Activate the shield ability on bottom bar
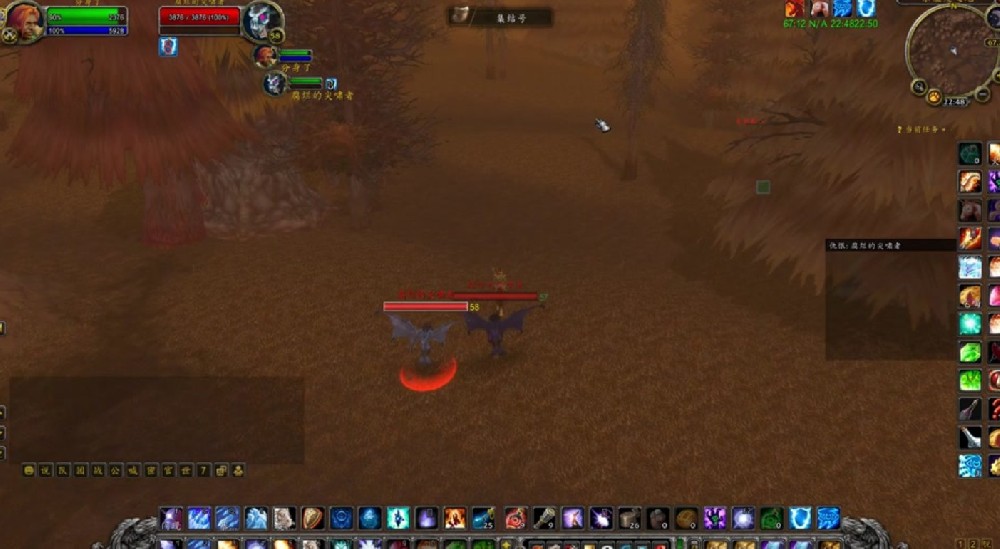The width and height of the screenshot is (1000, 549). coord(313,518)
